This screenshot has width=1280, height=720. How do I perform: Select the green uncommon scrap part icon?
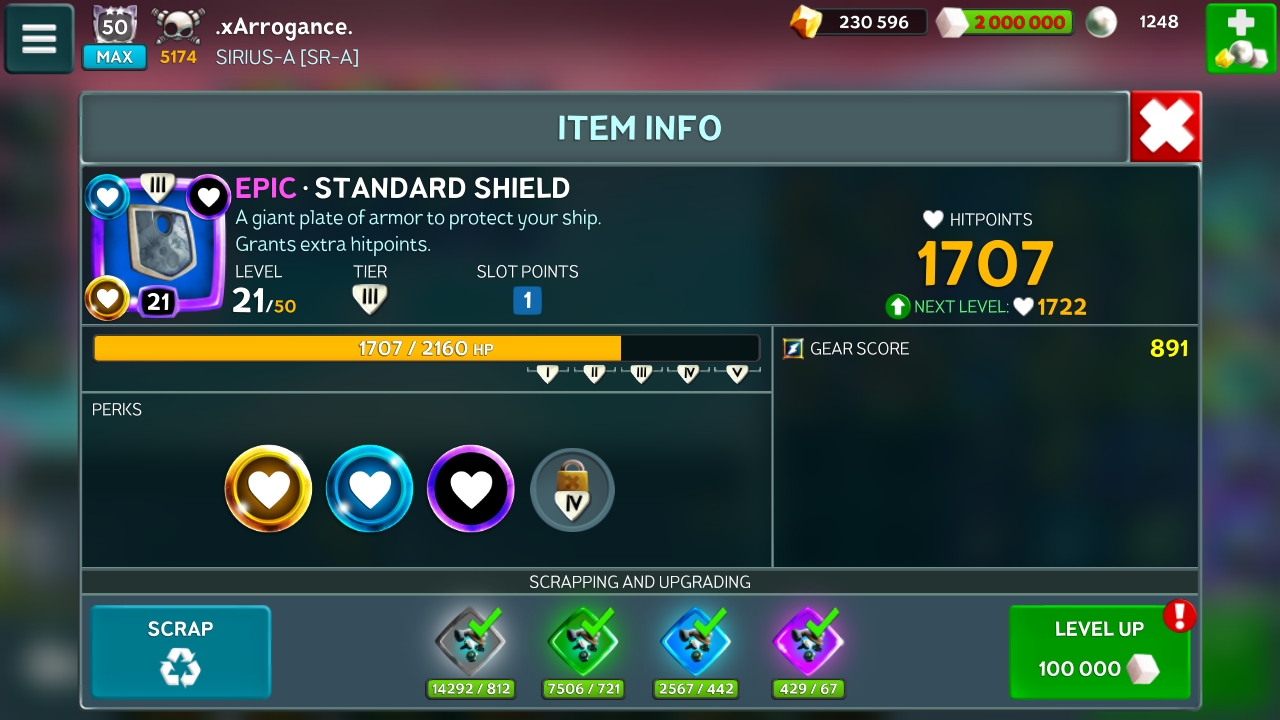tap(583, 641)
